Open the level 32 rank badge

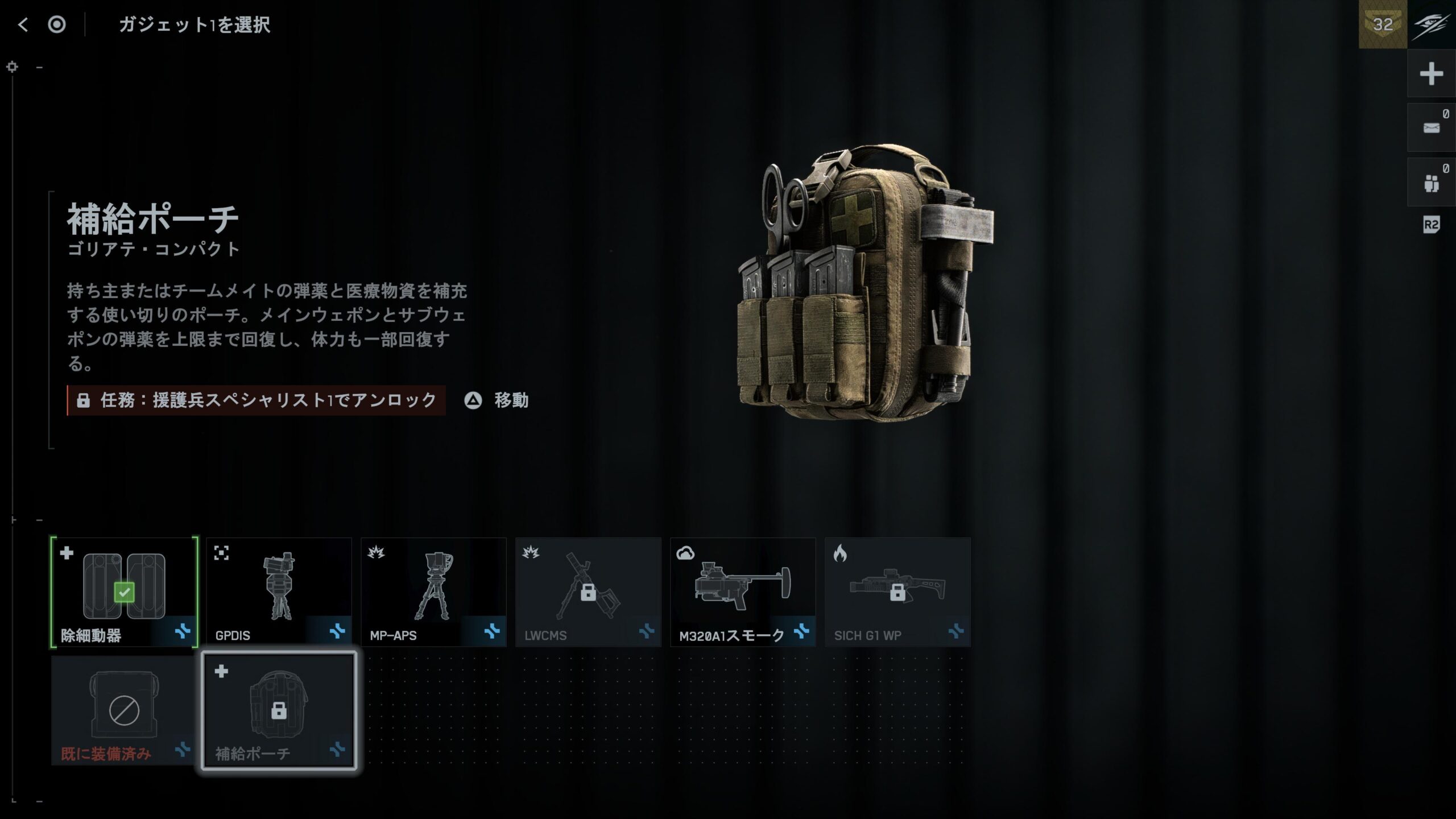[x=1383, y=24]
